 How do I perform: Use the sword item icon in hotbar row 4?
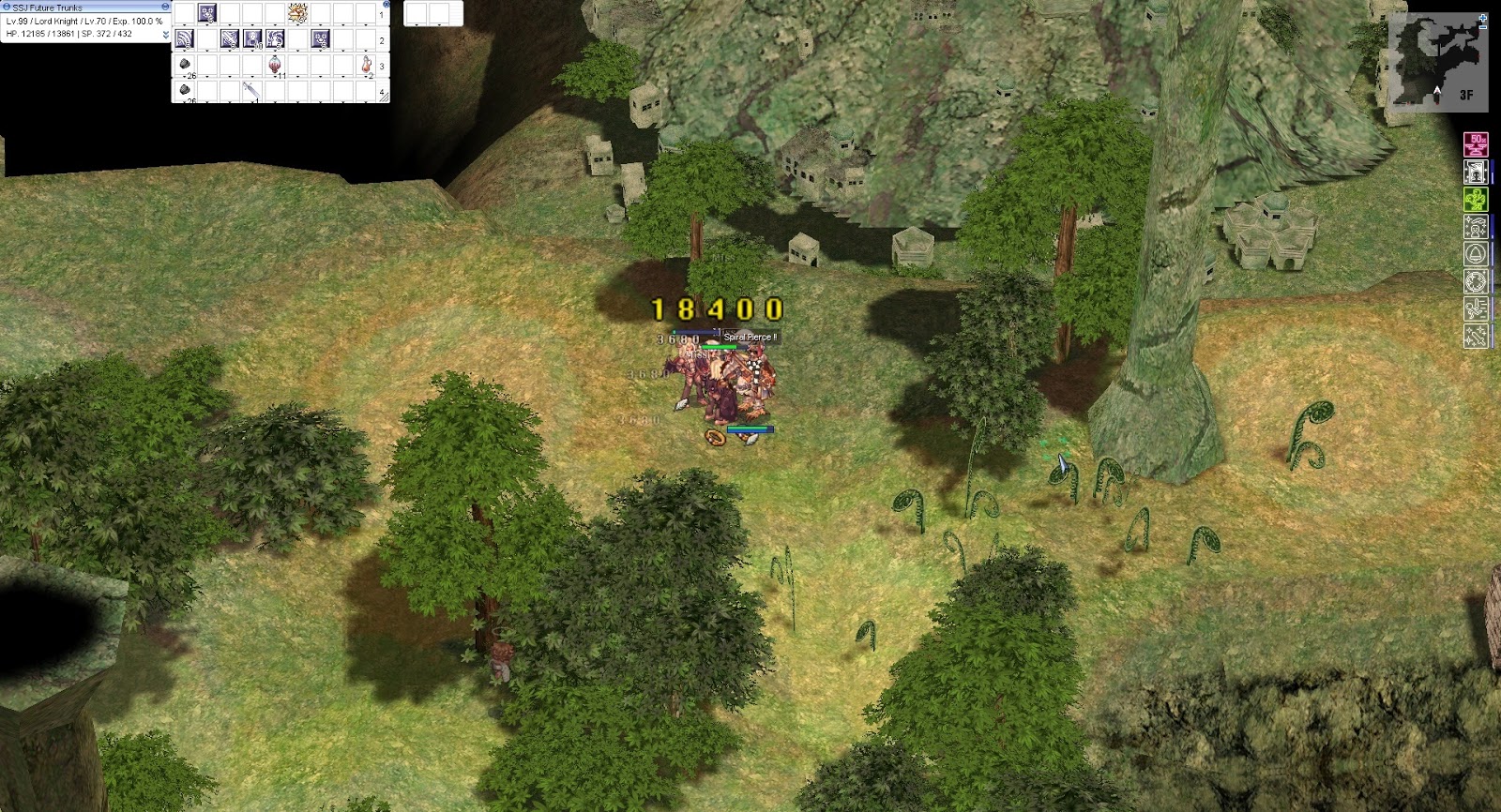click(252, 89)
